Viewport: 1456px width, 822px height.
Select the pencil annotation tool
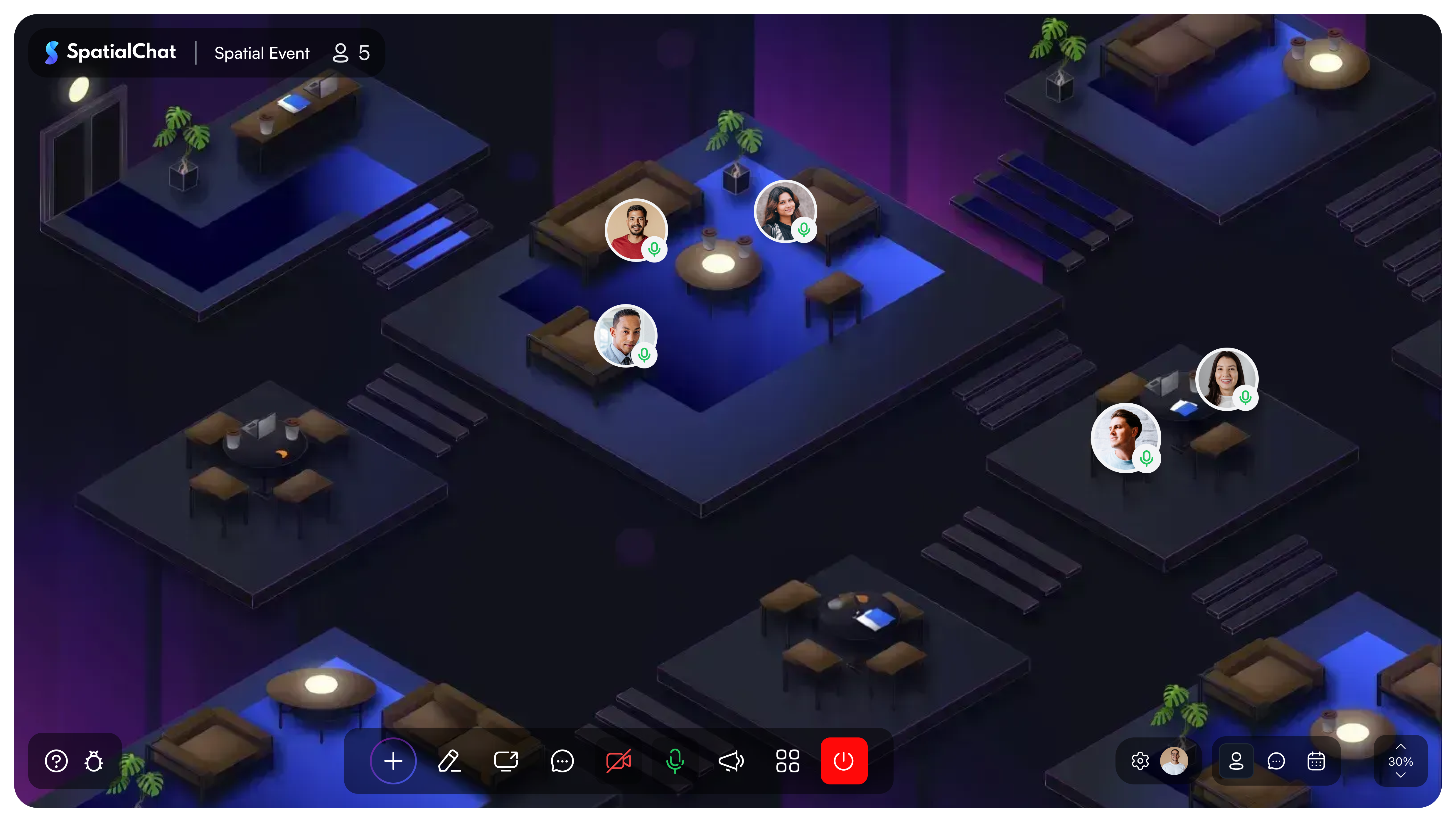click(x=449, y=761)
